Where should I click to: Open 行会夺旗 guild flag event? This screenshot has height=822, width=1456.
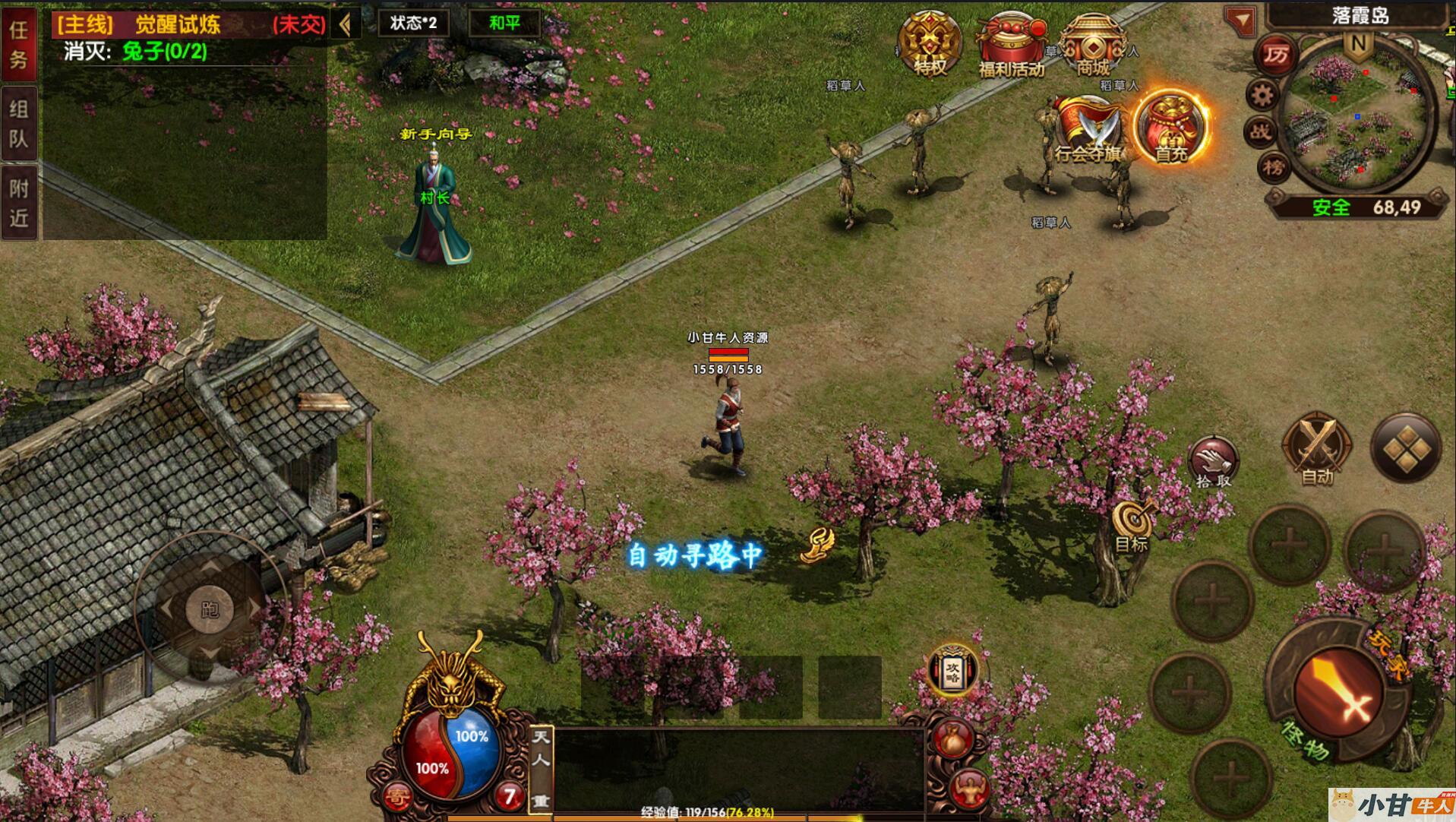tap(1088, 129)
